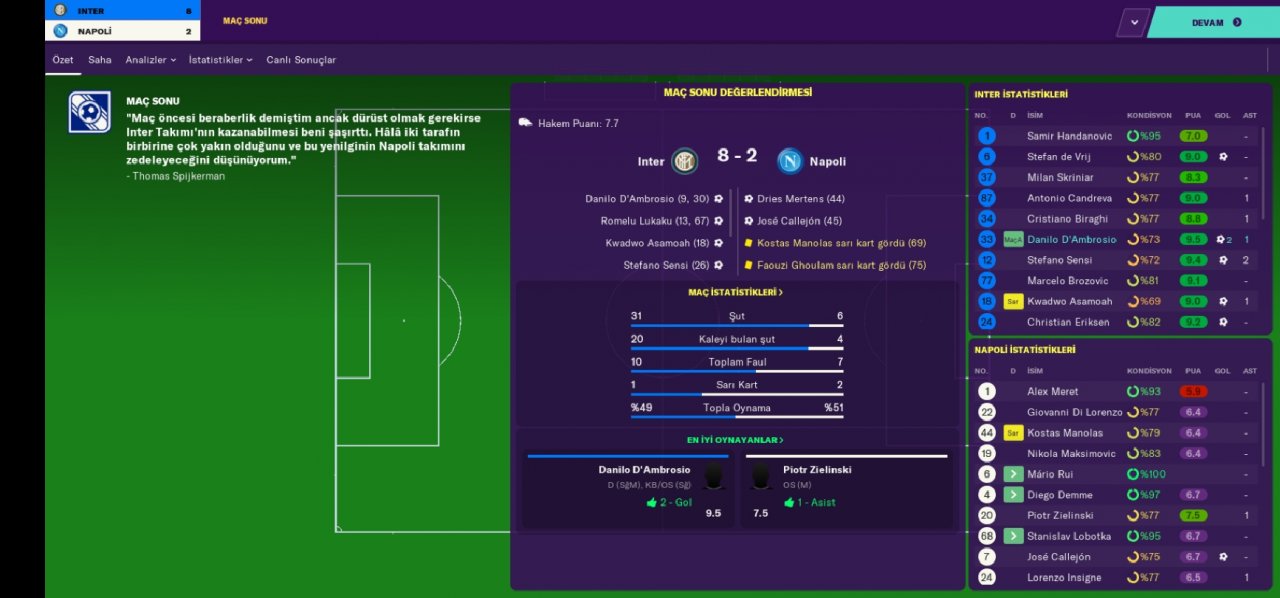Viewport: 1280px width, 598px height.
Task: Select Alex Meret in Napoli stats
Action: (x=1051, y=392)
